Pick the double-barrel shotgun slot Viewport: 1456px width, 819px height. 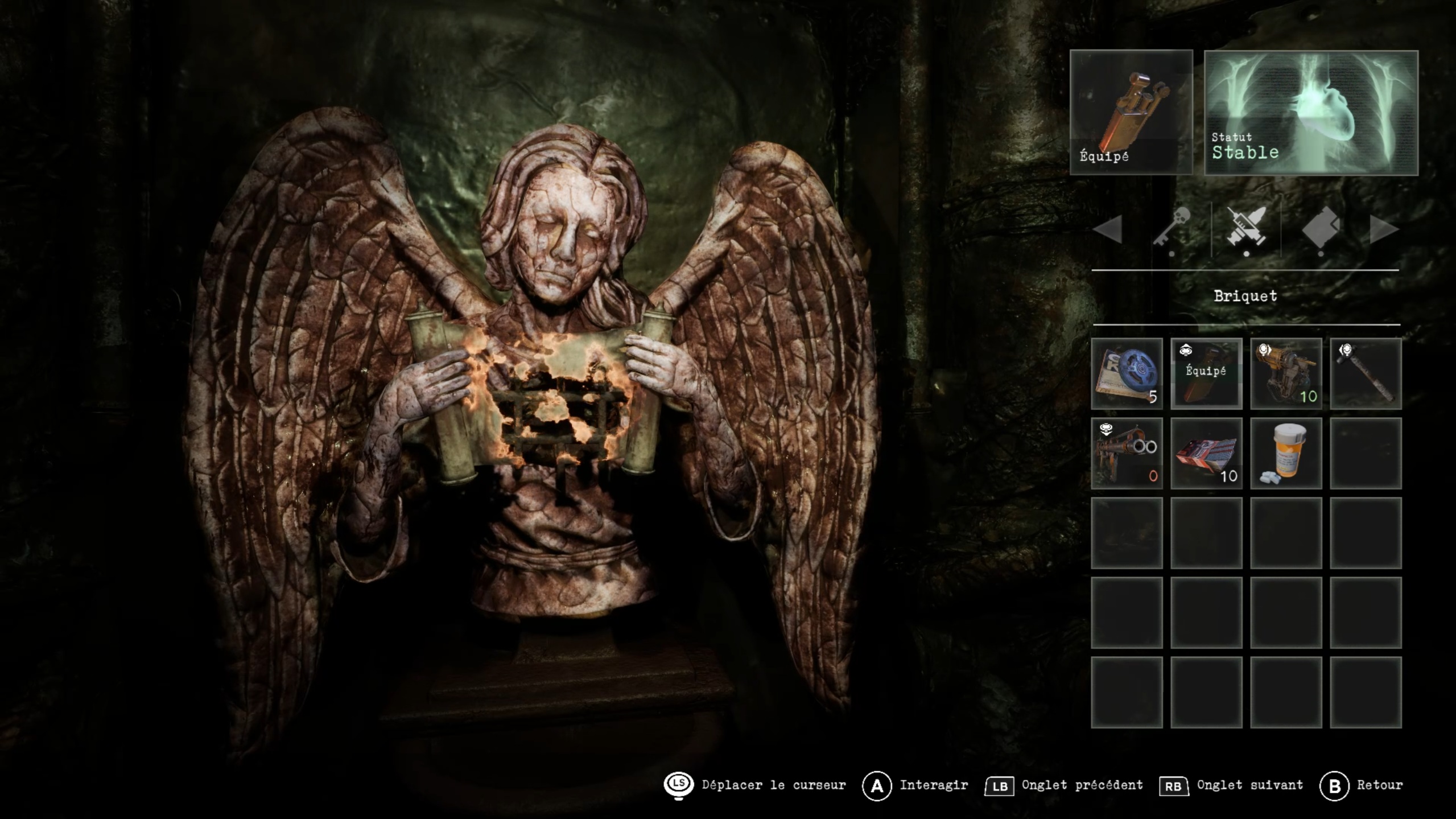point(1127,453)
